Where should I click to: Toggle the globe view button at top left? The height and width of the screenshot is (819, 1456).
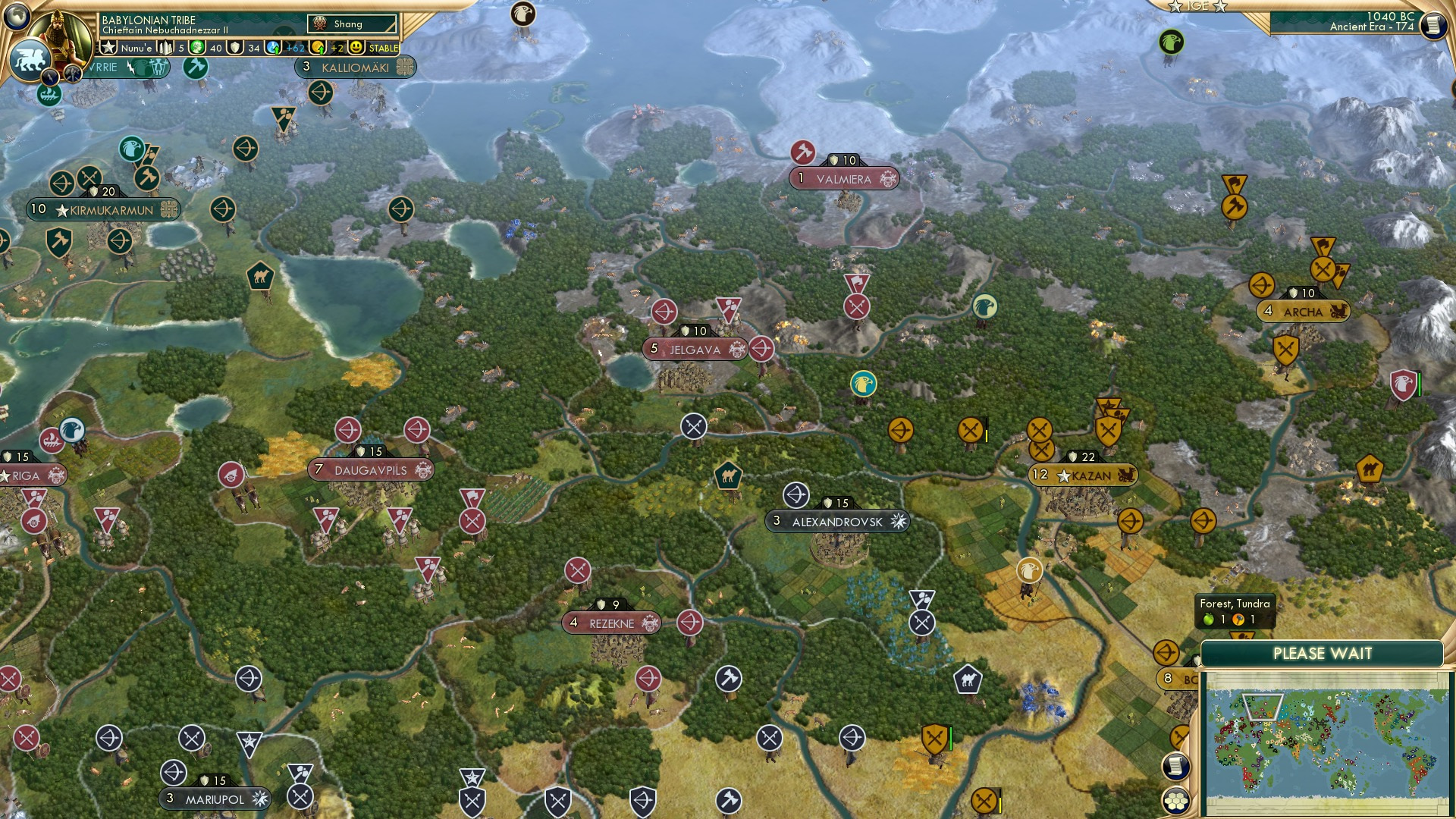coord(17,17)
